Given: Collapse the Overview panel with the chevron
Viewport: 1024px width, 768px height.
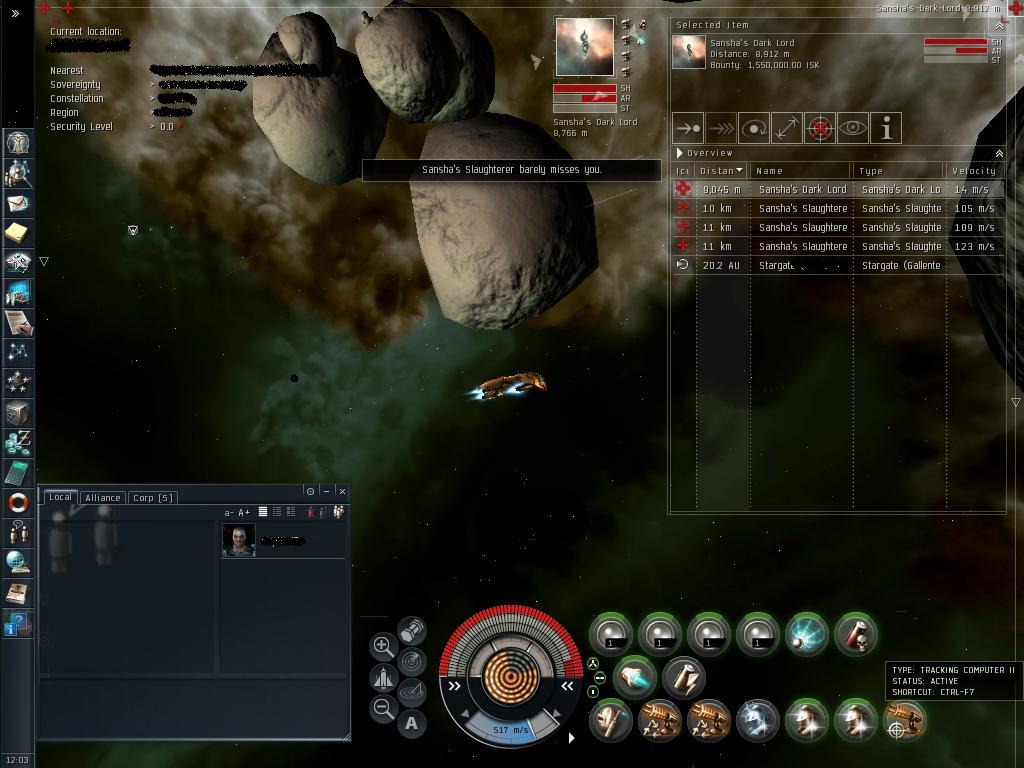Looking at the screenshot, I should pos(998,153).
